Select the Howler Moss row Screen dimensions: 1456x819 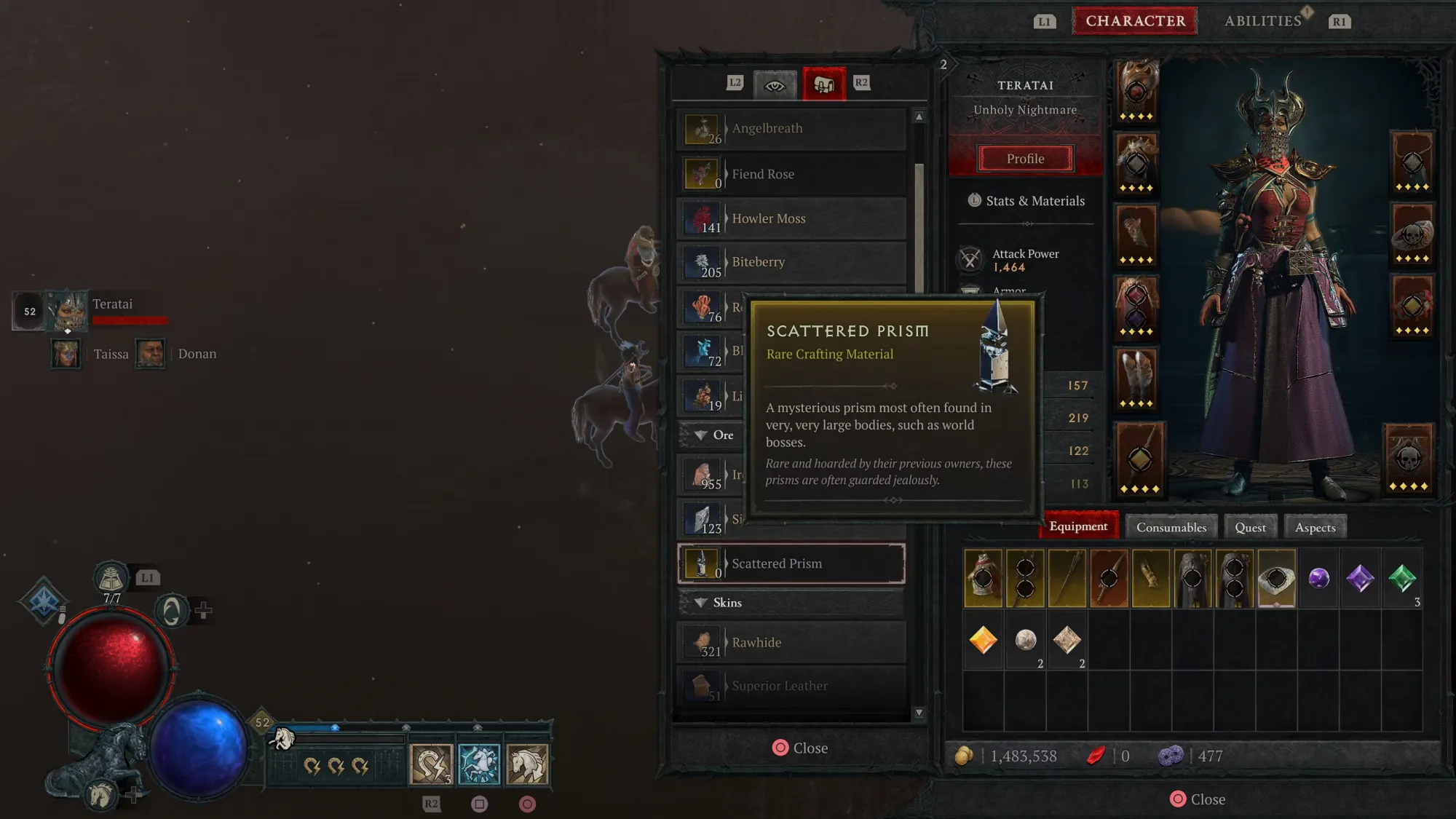[x=792, y=218]
